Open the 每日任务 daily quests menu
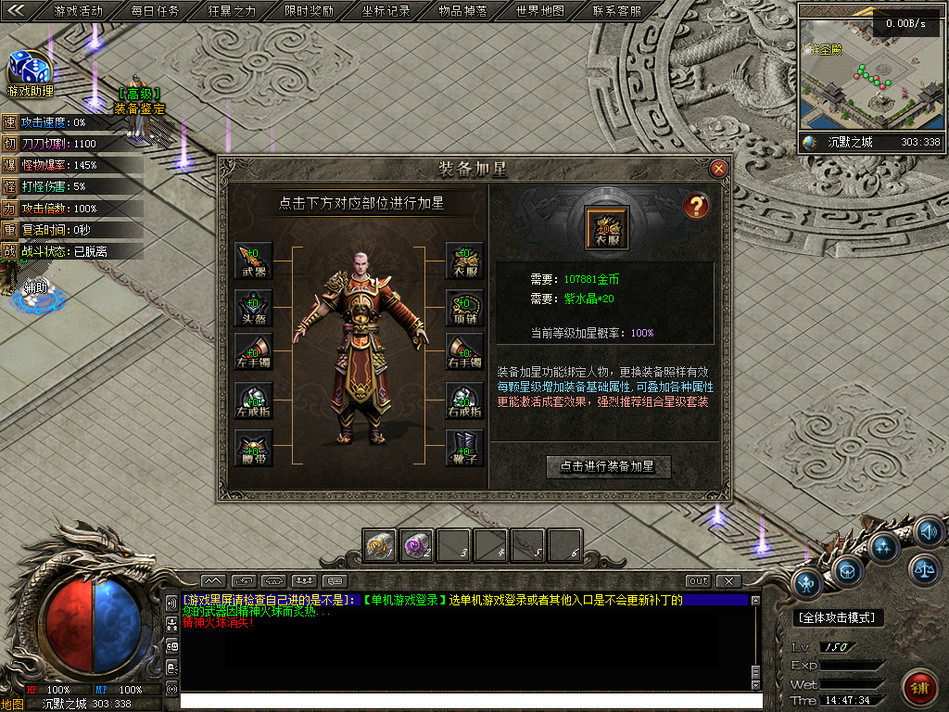 click(x=155, y=11)
